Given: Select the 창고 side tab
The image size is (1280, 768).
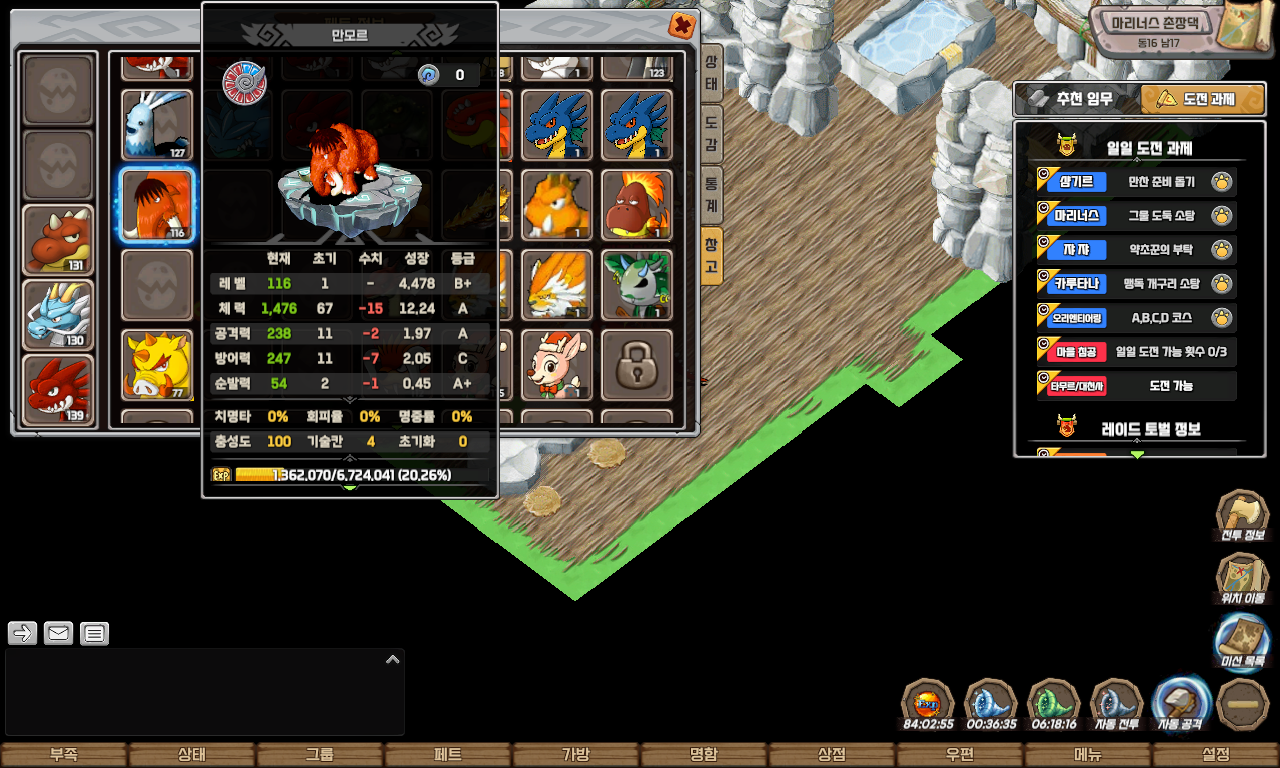Looking at the screenshot, I should click(711, 255).
